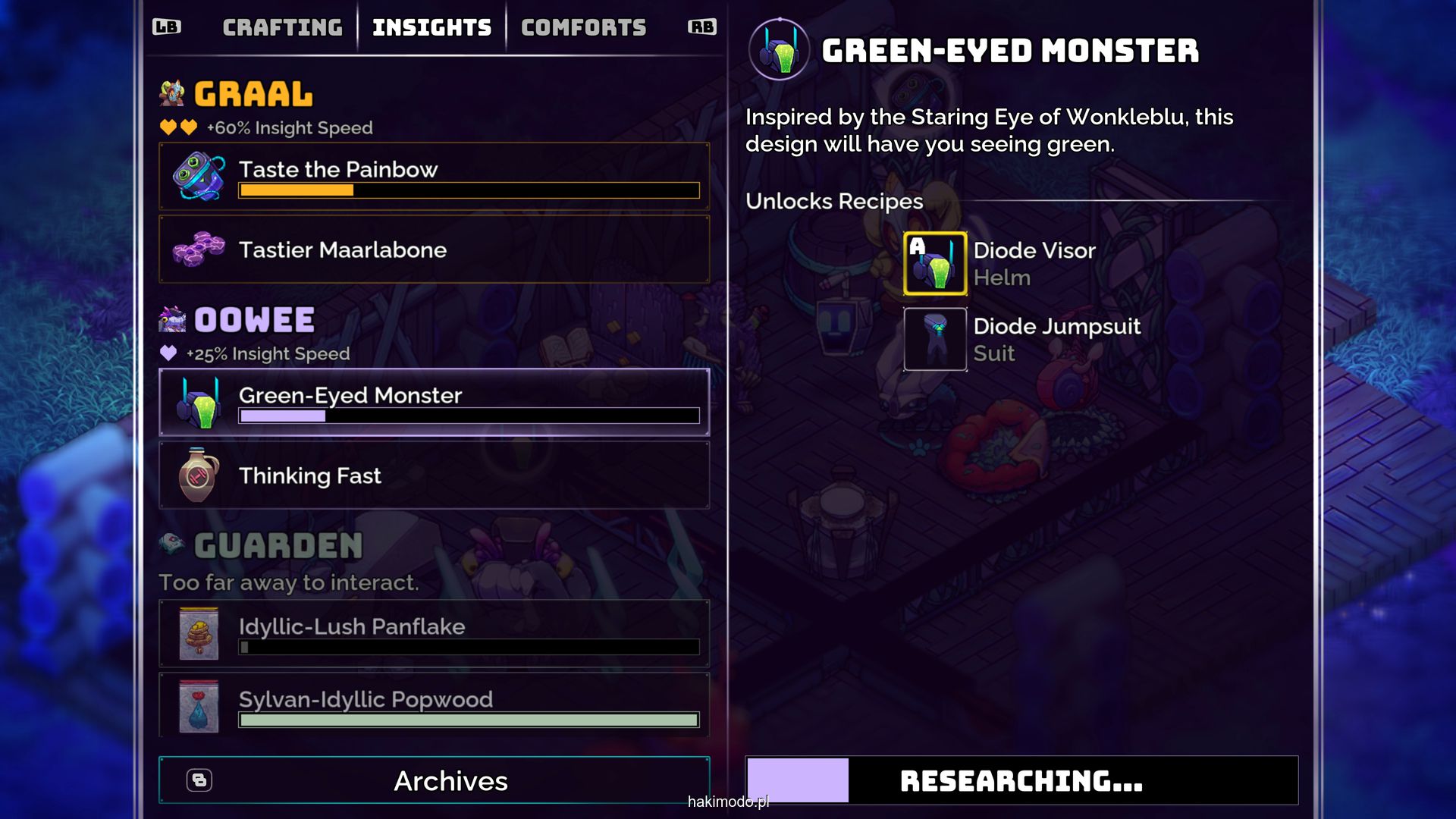
Task: Select the Tastier Maarlabone insight
Action: coord(434,249)
